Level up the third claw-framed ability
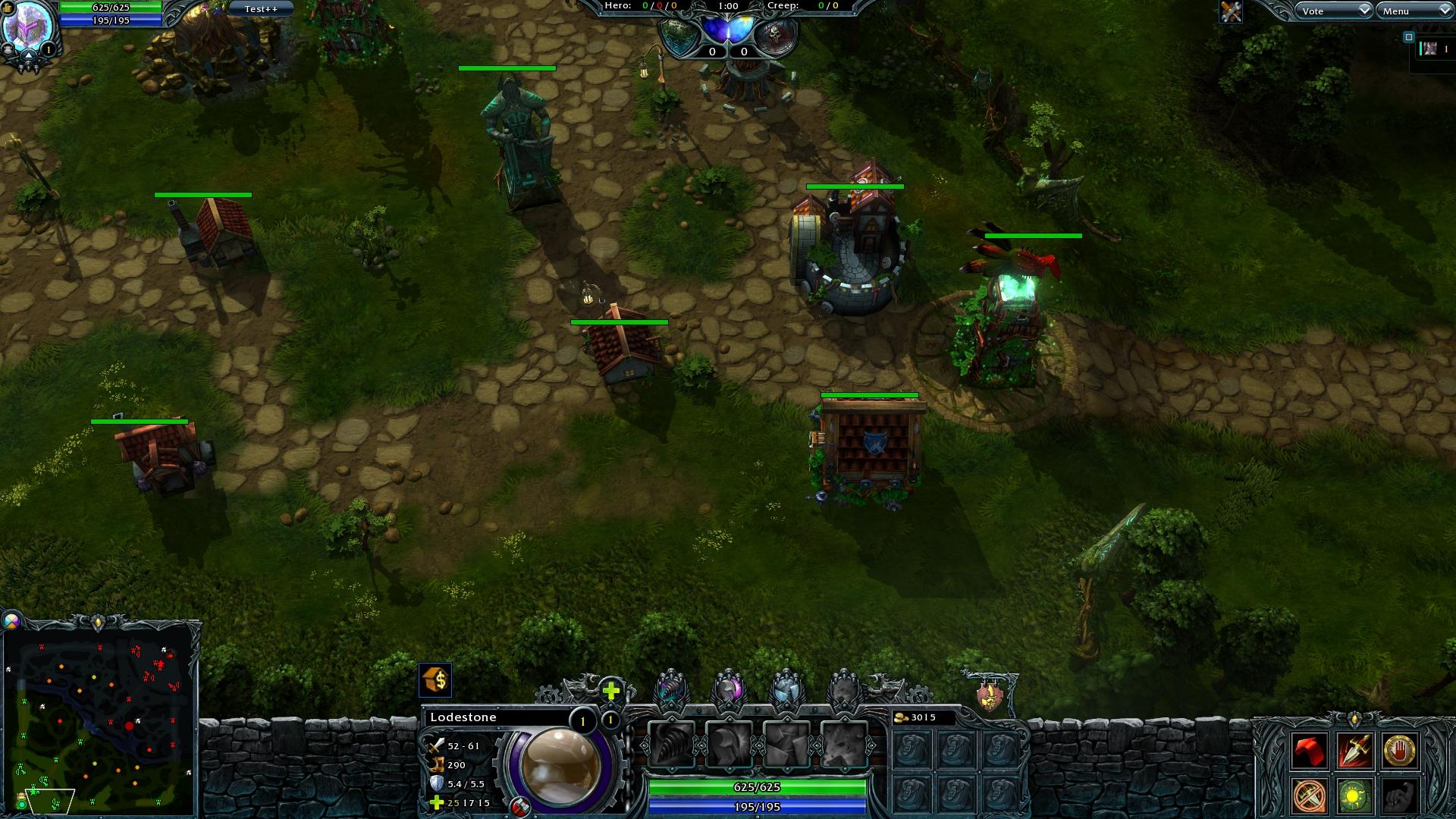 pyautogui.click(x=786, y=689)
